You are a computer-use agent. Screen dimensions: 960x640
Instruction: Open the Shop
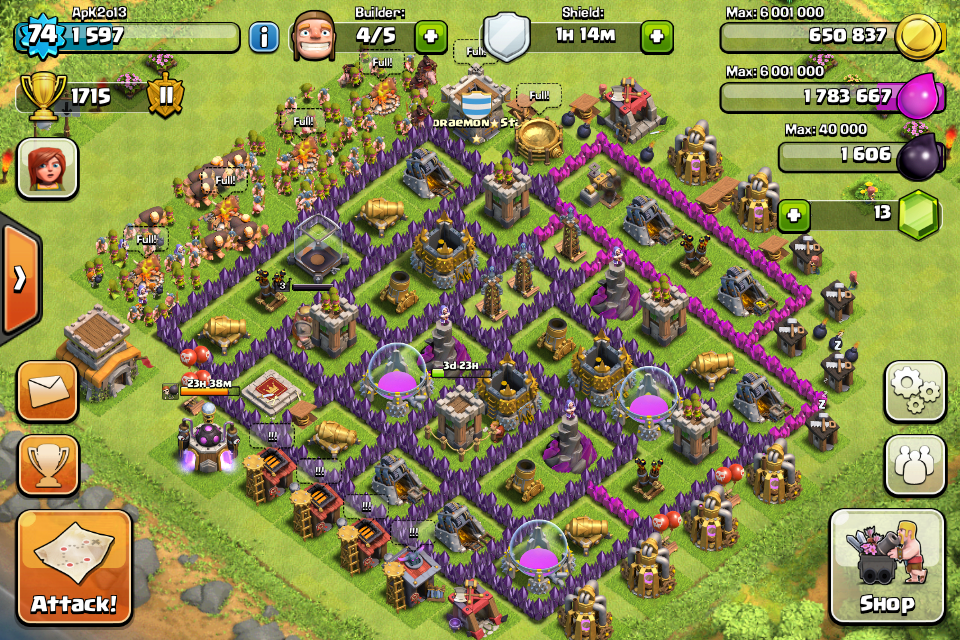[887, 568]
